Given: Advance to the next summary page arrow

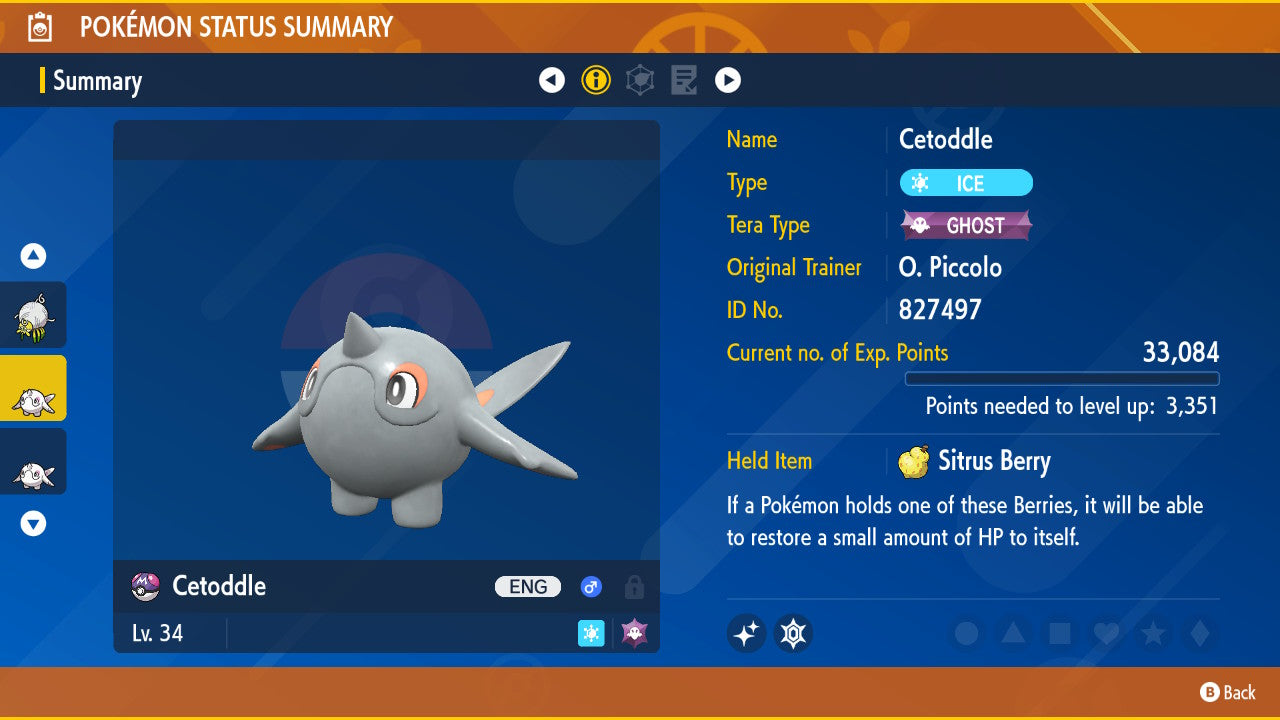Looking at the screenshot, I should click(728, 80).
